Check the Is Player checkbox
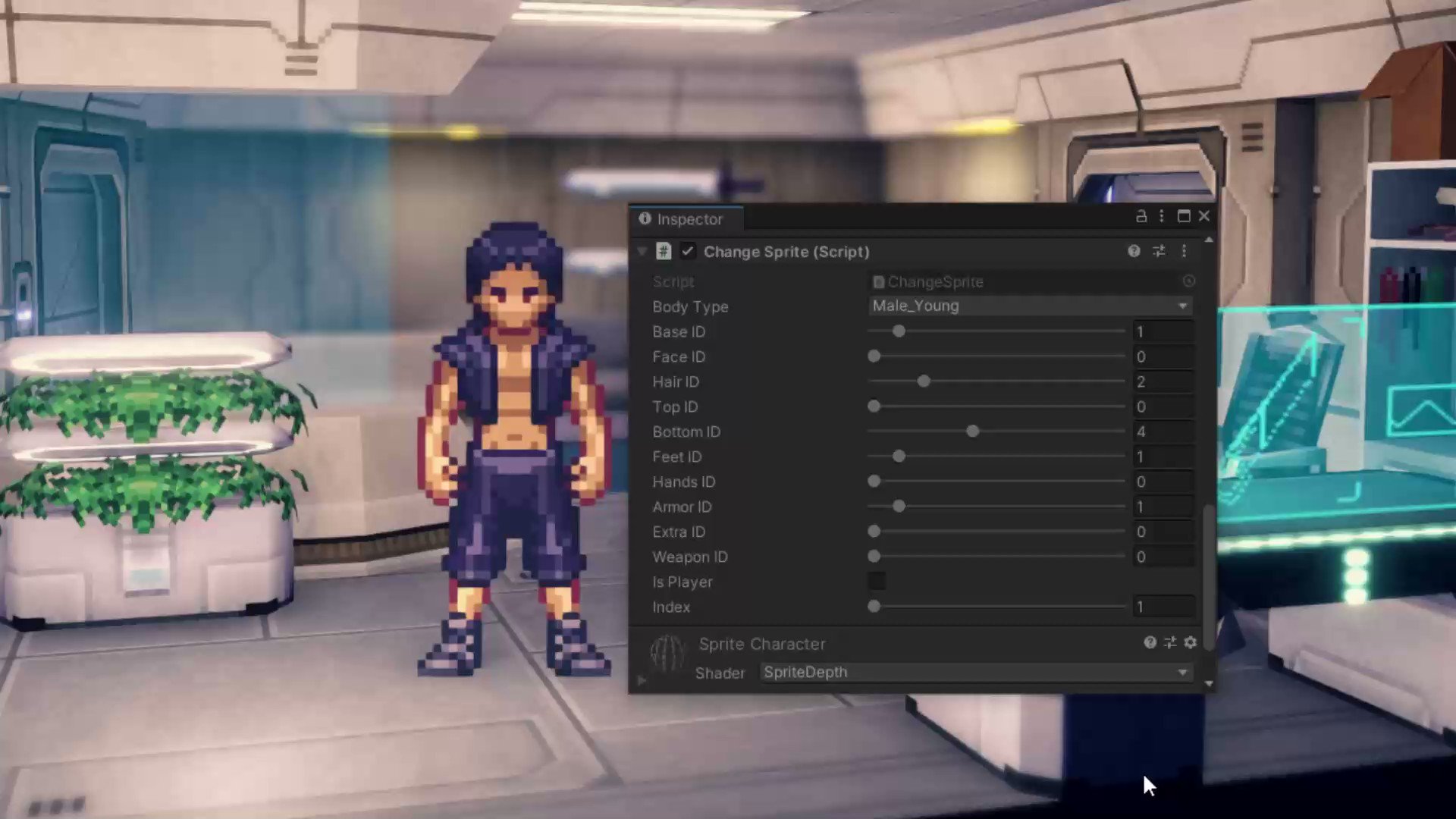This screenshot has height=819, width=1456. click(876, 581)
